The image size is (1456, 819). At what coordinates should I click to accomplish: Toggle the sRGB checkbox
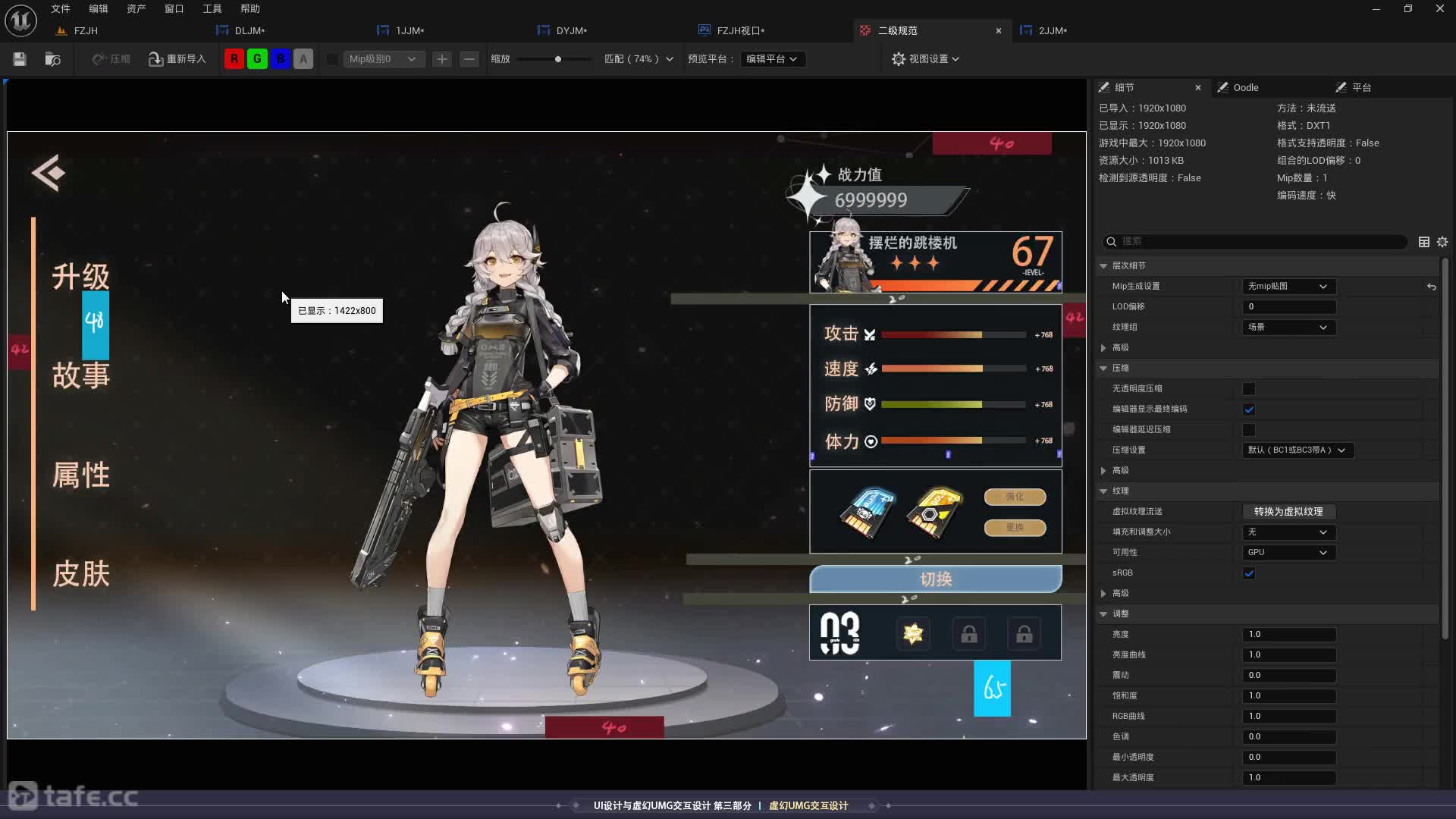tap(1249, 573)
